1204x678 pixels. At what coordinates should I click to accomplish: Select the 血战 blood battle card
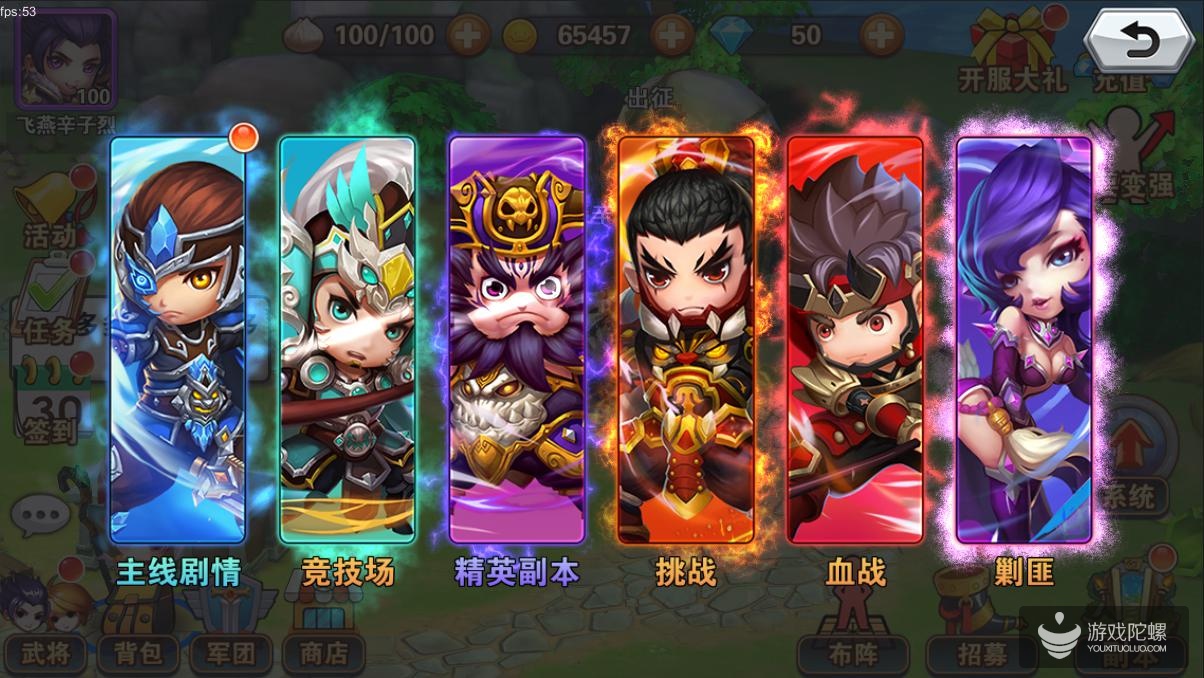click(855, 340)
